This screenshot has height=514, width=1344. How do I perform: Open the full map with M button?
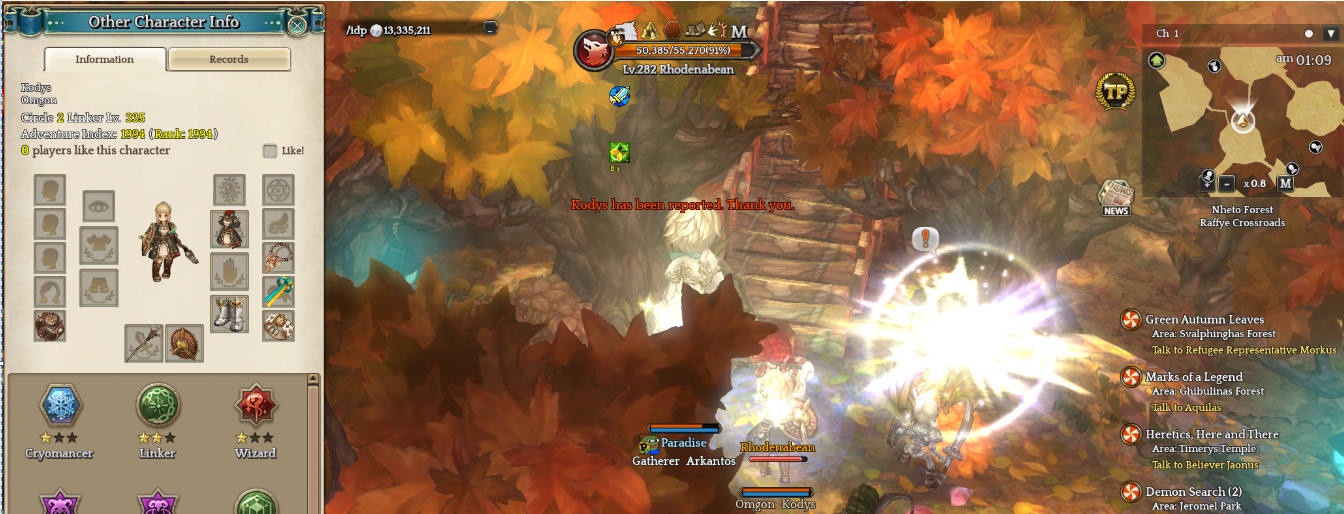tap(1285, 183)
